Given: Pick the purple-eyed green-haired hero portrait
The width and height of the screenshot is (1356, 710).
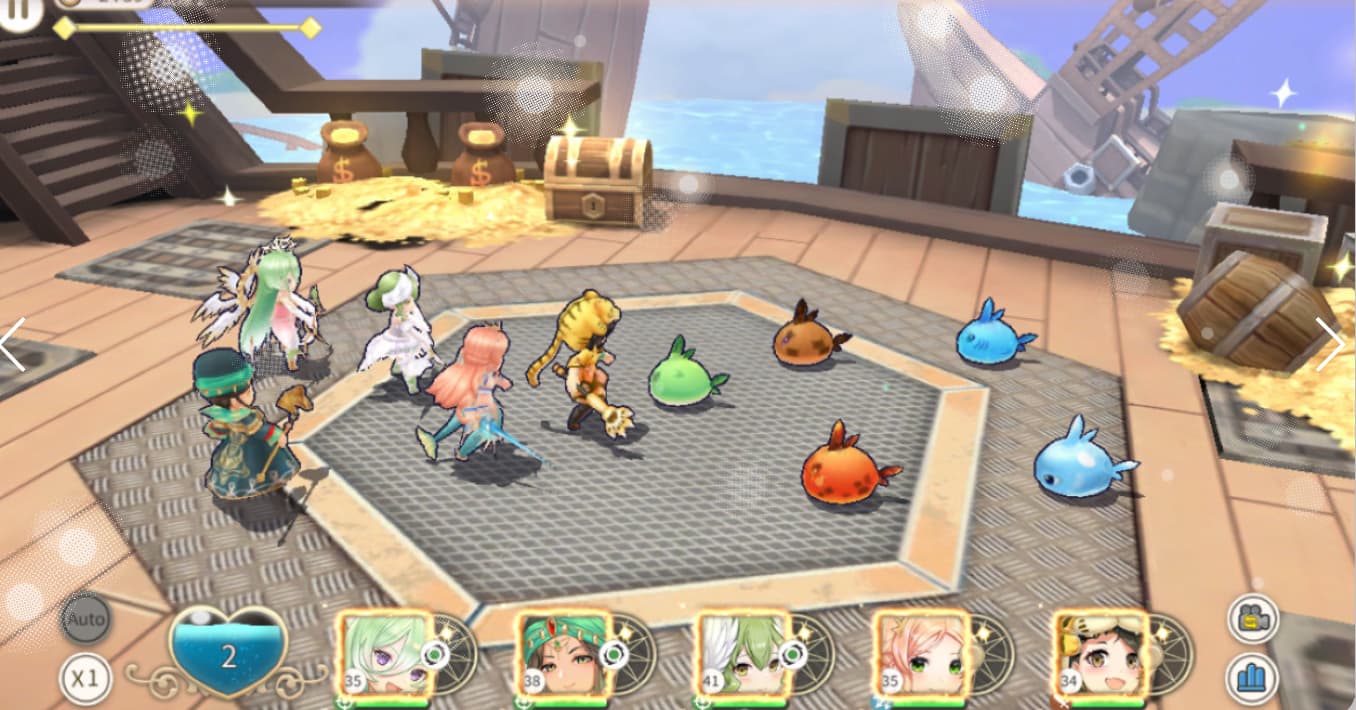Looking at the screenshot, I should coord(386,654).
